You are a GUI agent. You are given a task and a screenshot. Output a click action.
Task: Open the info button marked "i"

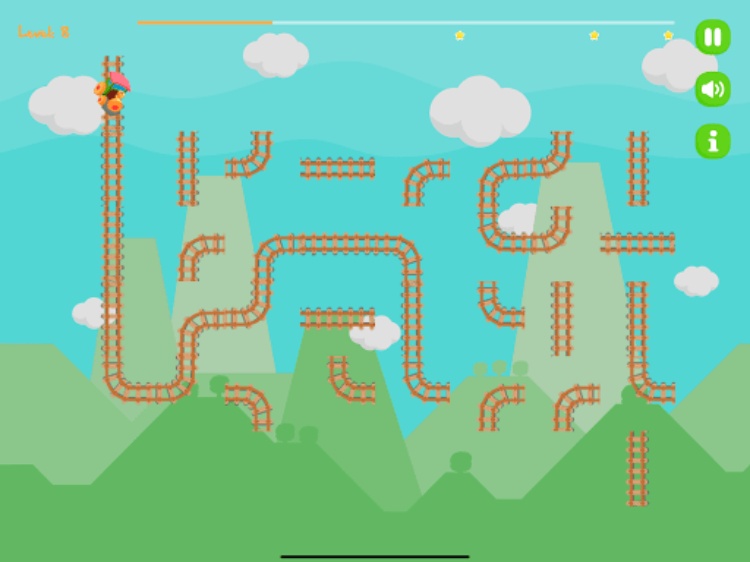[712, 141]
